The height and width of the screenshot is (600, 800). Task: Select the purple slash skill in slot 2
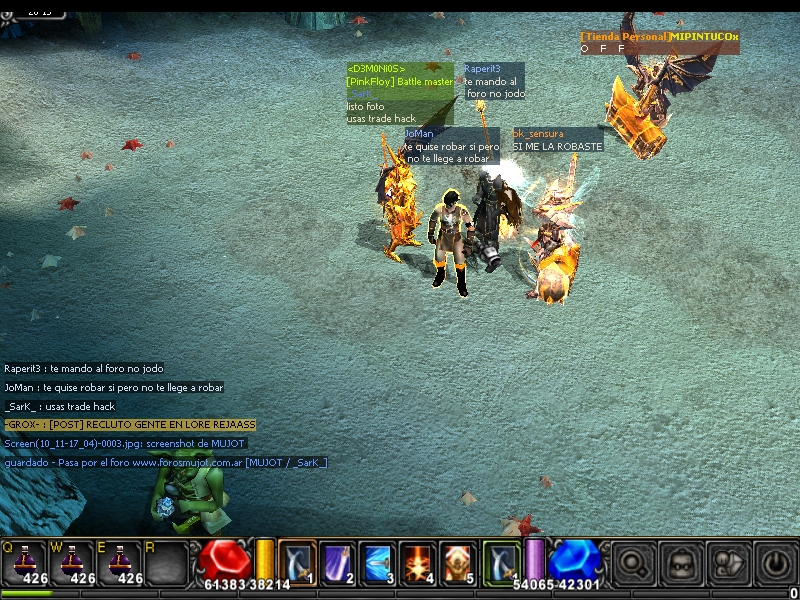coord(338,562)
